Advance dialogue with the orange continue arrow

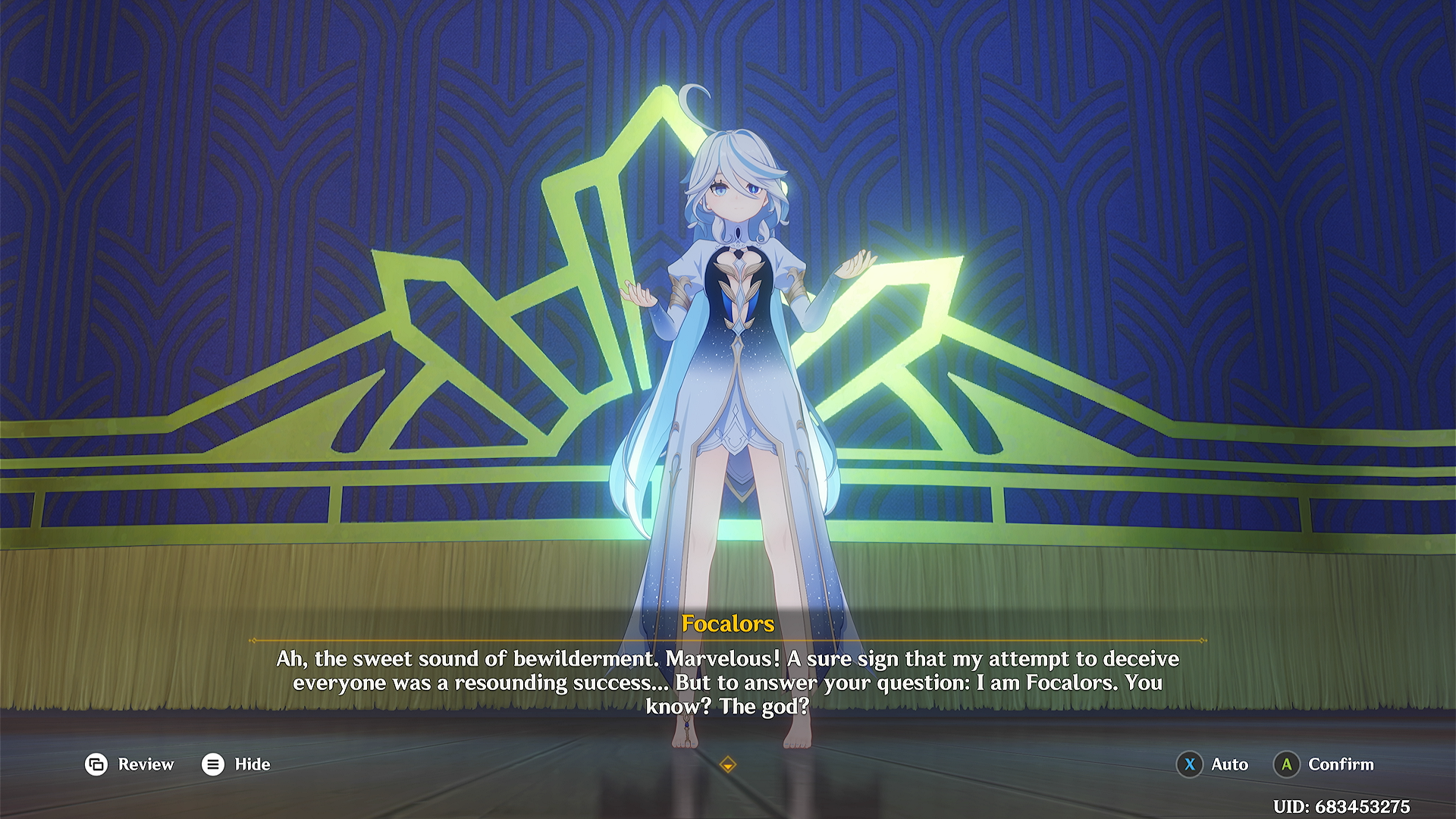pos(727,764)
